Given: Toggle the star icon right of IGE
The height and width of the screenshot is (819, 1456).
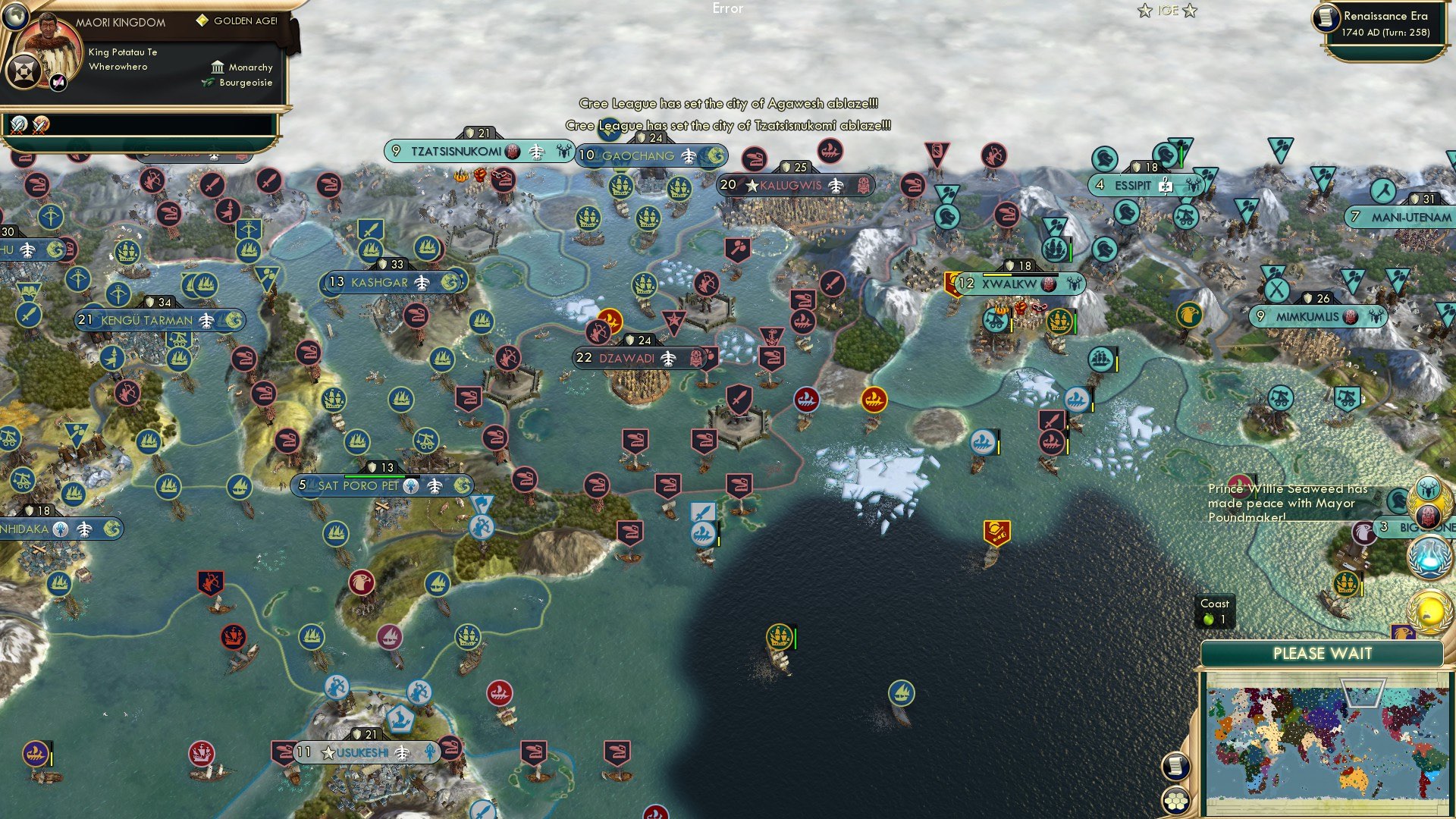Looking at the screenshot, I should click(1191, 11).
